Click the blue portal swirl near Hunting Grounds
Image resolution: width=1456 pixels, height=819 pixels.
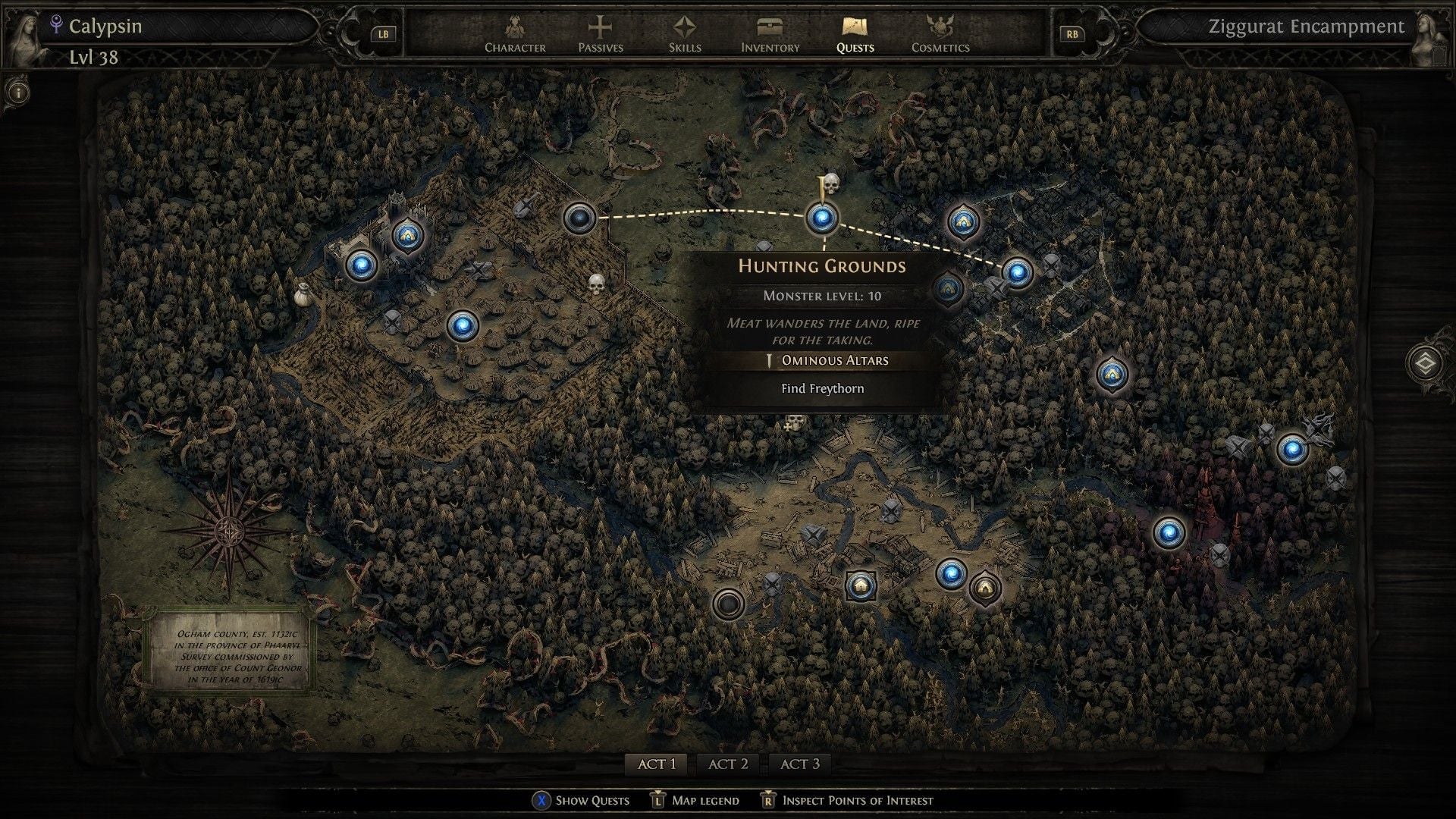pyautogui.click(x=824, y=218)
